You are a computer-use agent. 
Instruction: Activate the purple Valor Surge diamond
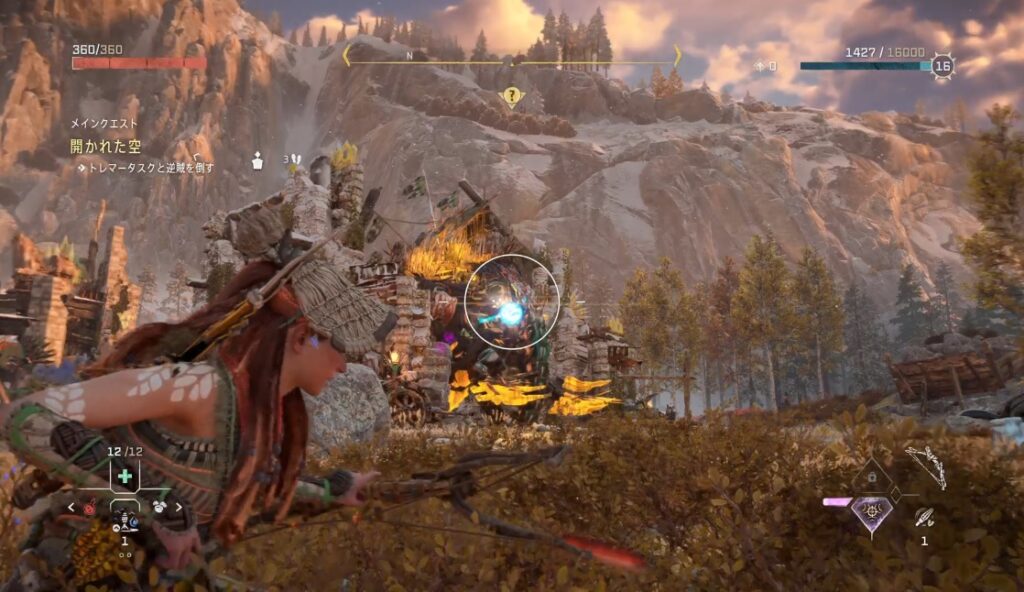pyautogui.click(x=871, y=514)
